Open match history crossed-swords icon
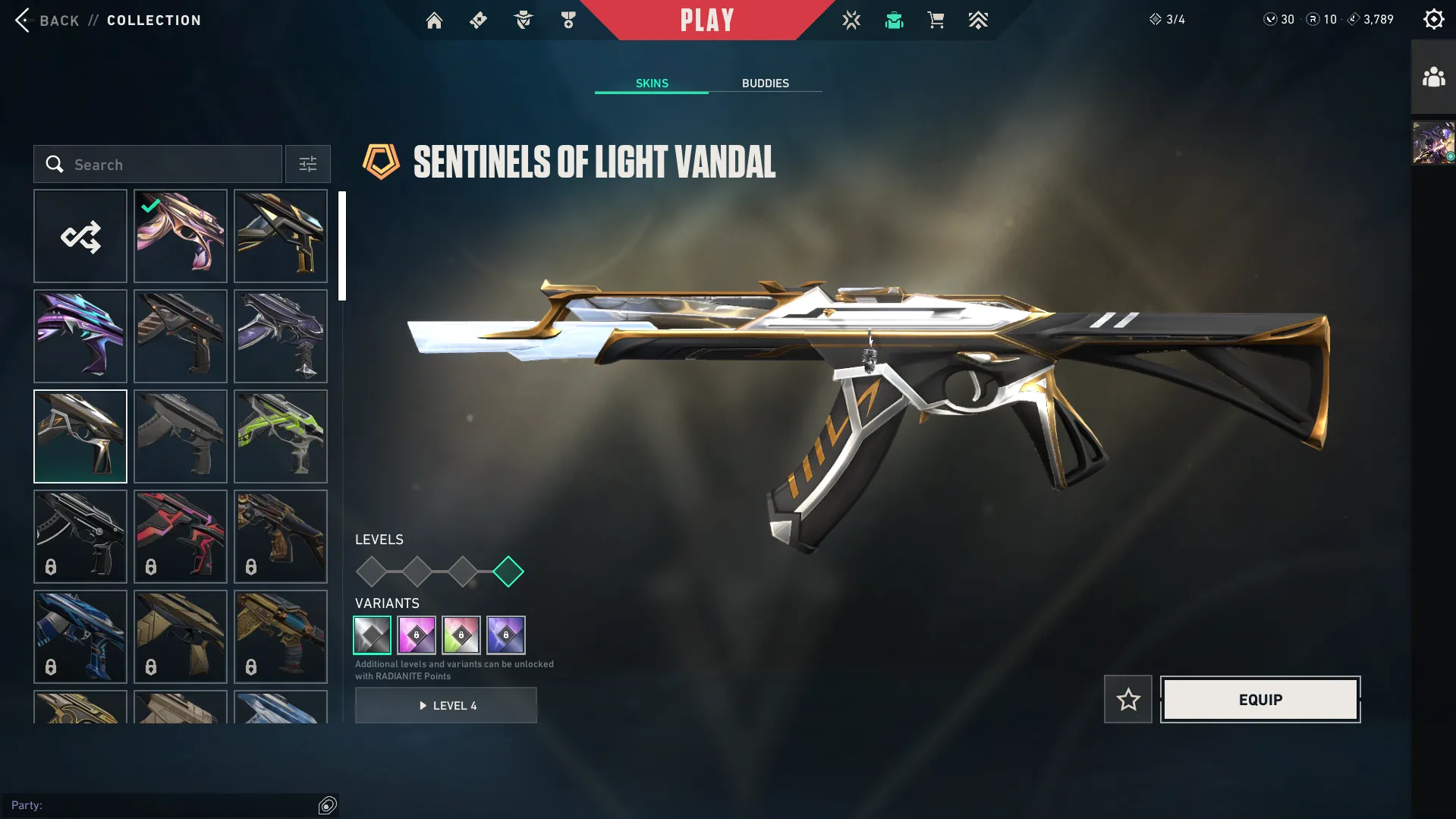This screenshot has height=819, width=1456. [x=851, y=20]
